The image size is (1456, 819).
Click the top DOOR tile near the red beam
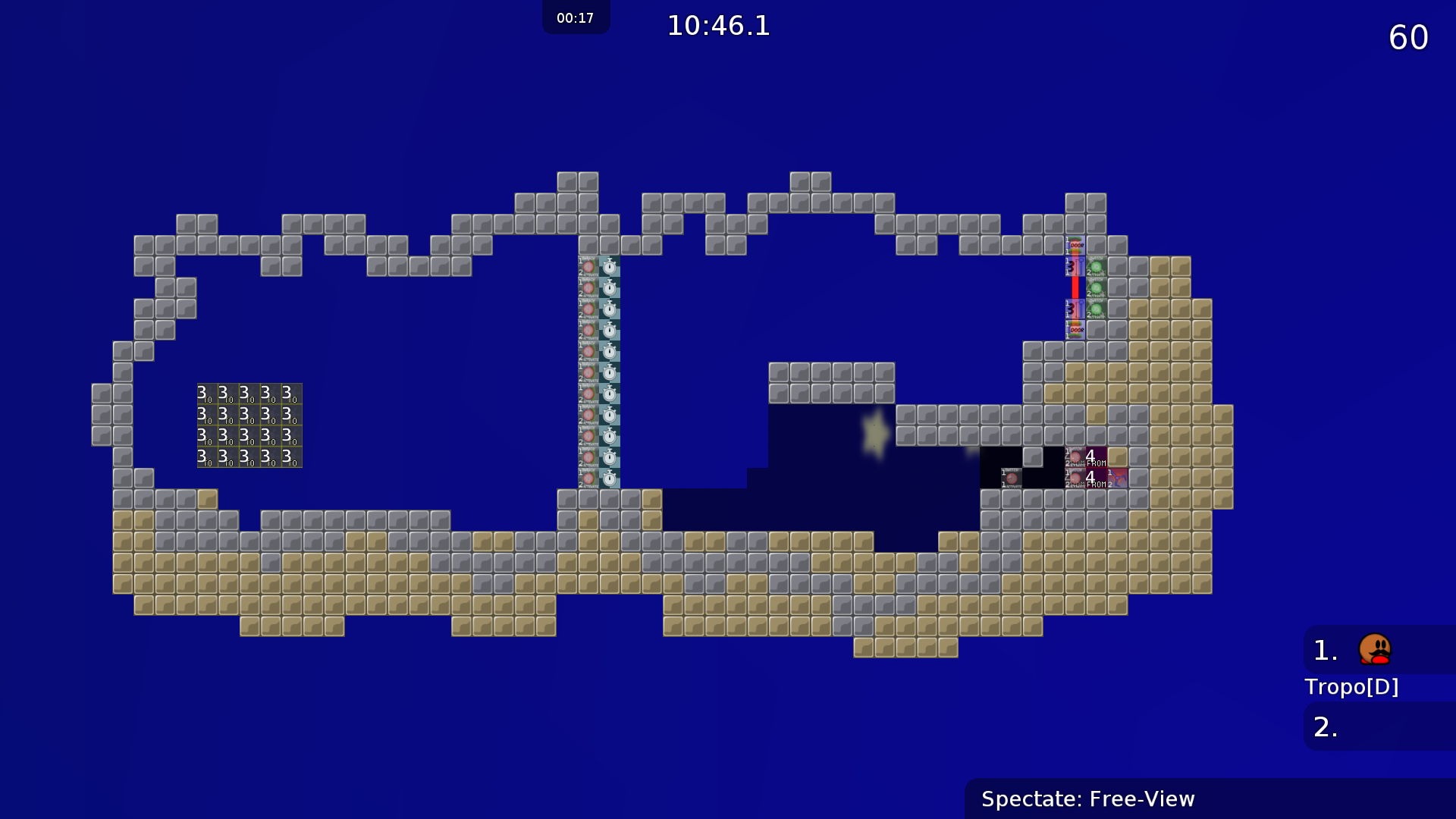1075,244
